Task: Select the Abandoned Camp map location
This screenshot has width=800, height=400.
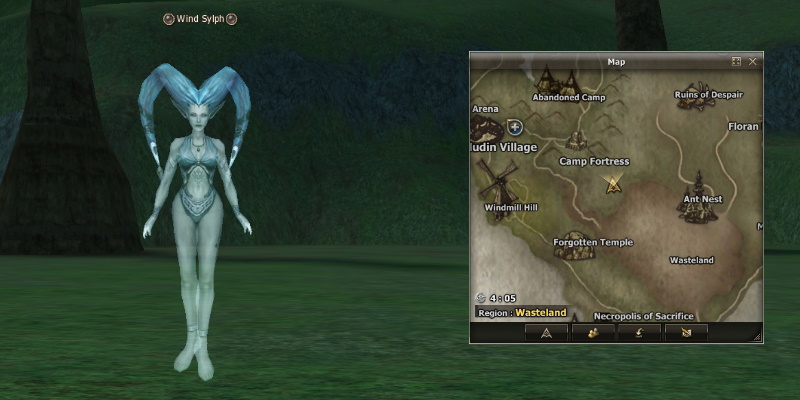Action: tap(559, 80)
